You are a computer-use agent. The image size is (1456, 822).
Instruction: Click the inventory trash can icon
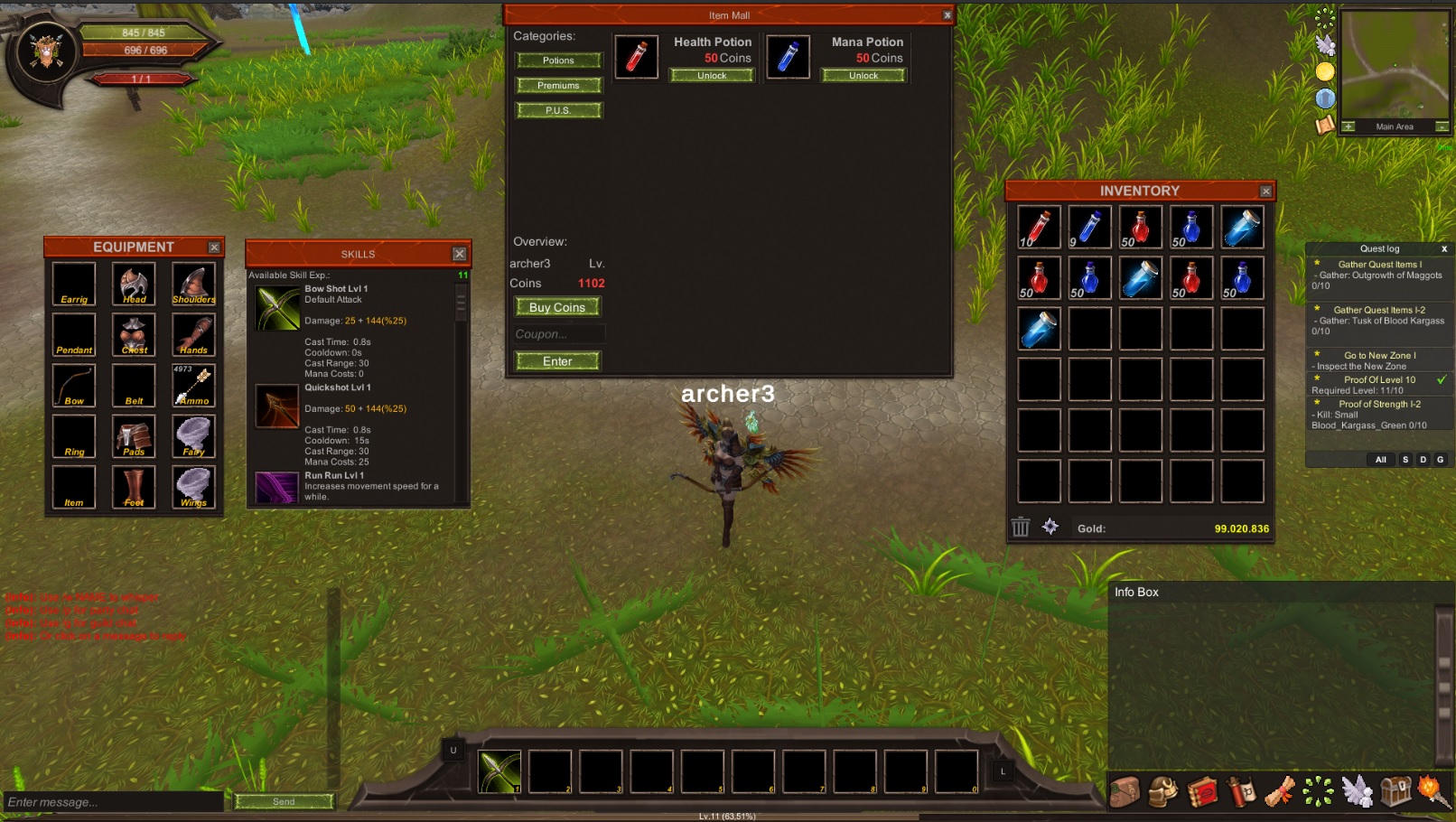(x=1021, y=528)
